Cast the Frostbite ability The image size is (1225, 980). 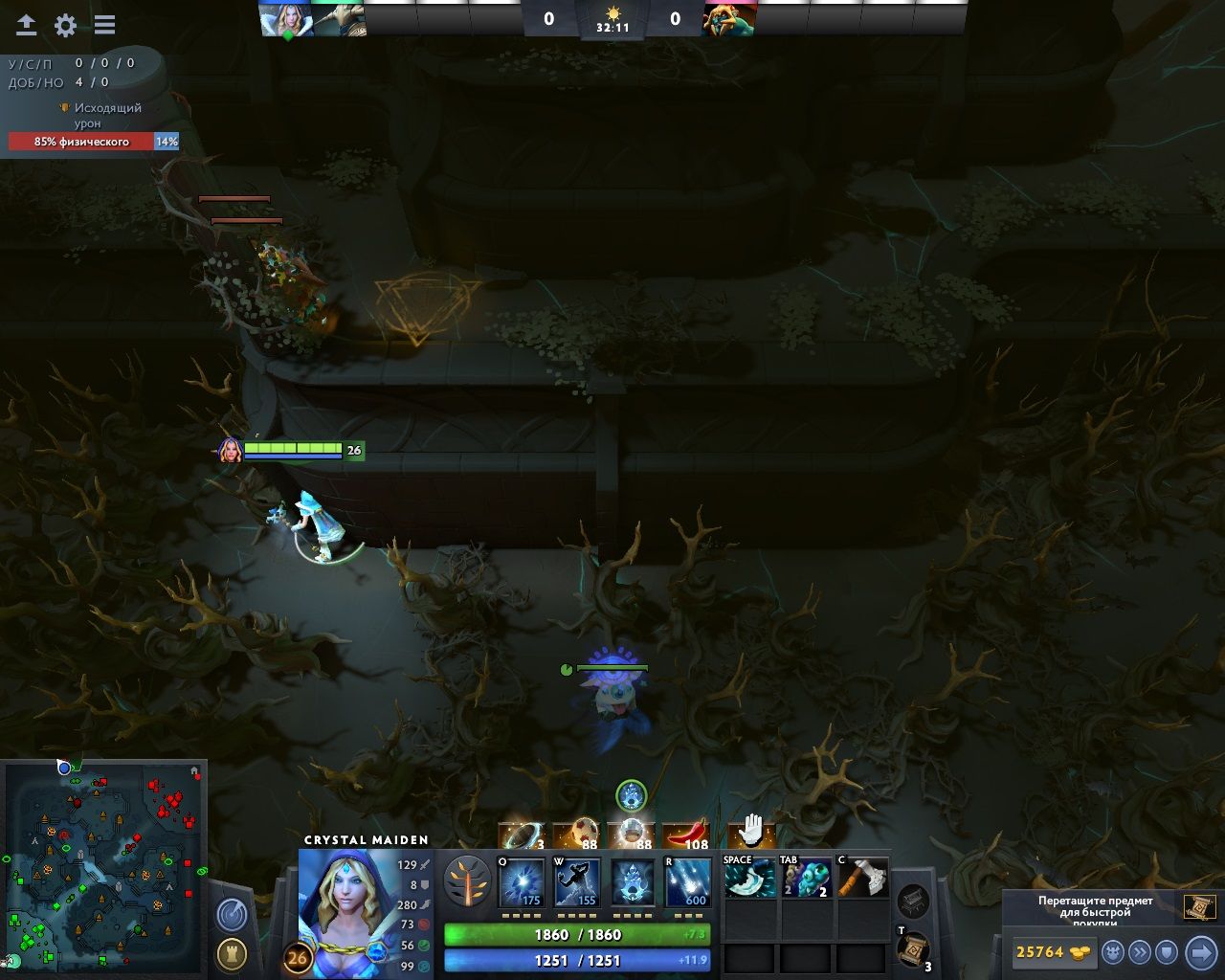click(x=577, y=882)
